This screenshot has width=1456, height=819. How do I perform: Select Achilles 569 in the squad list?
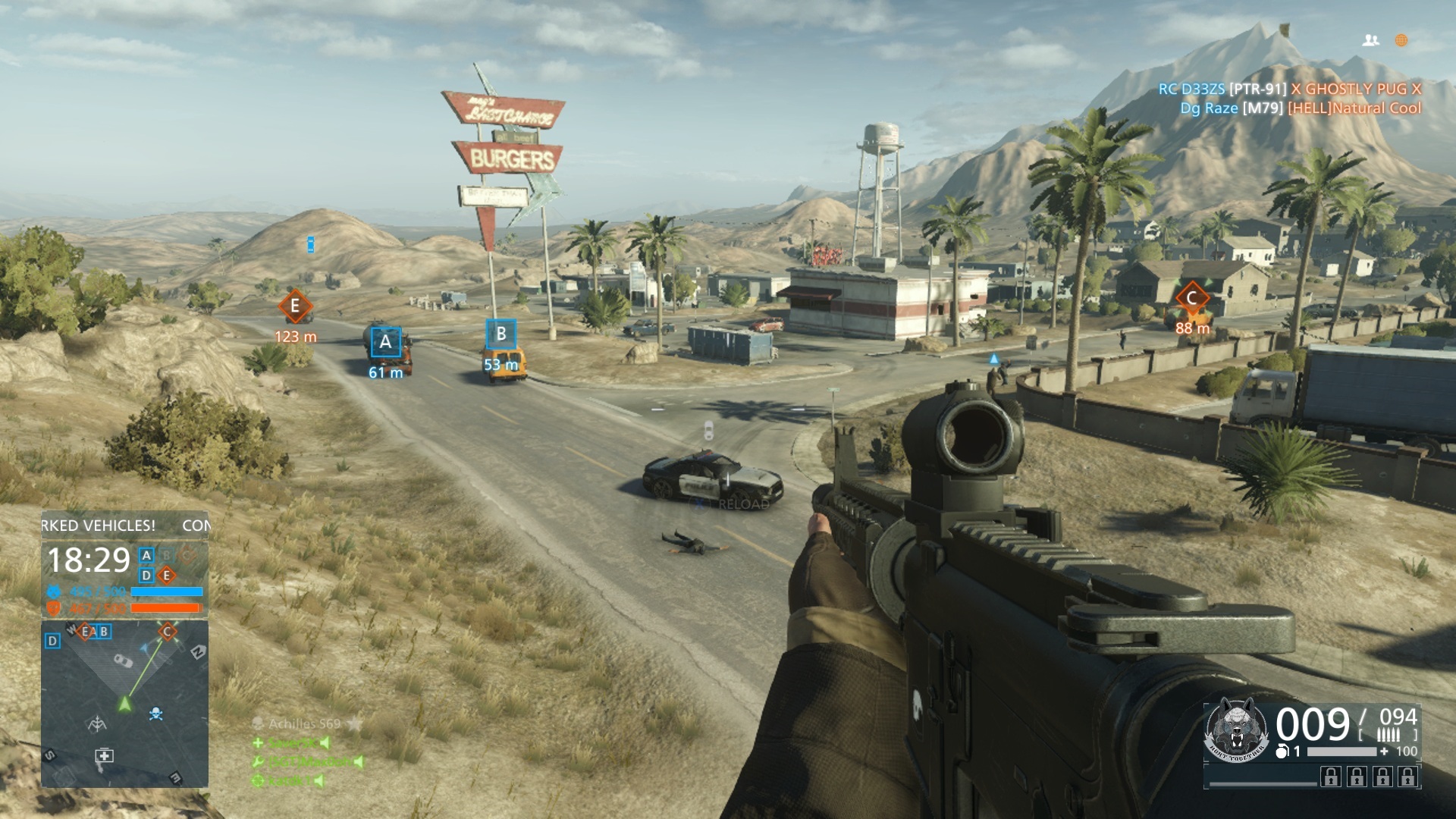[304, 724]
